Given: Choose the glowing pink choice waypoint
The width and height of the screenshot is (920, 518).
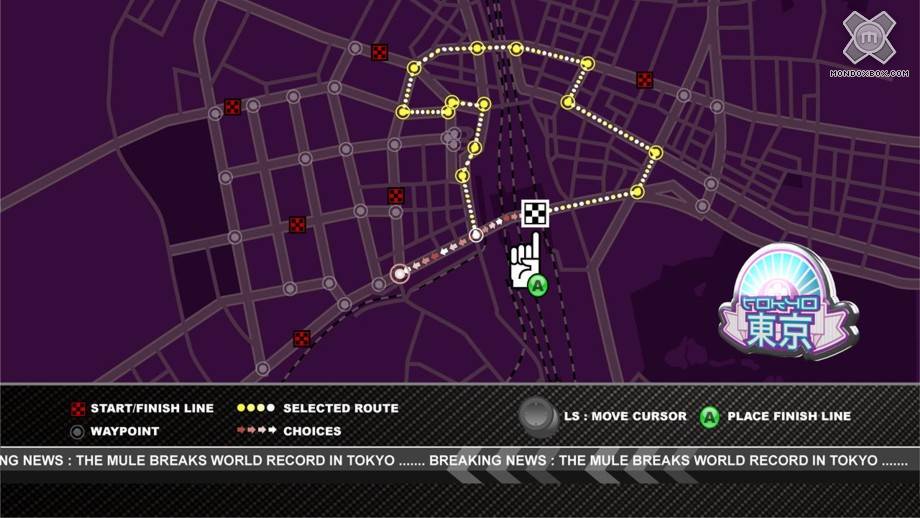Looking at the screenshot, I should click(x=400, y=272).
